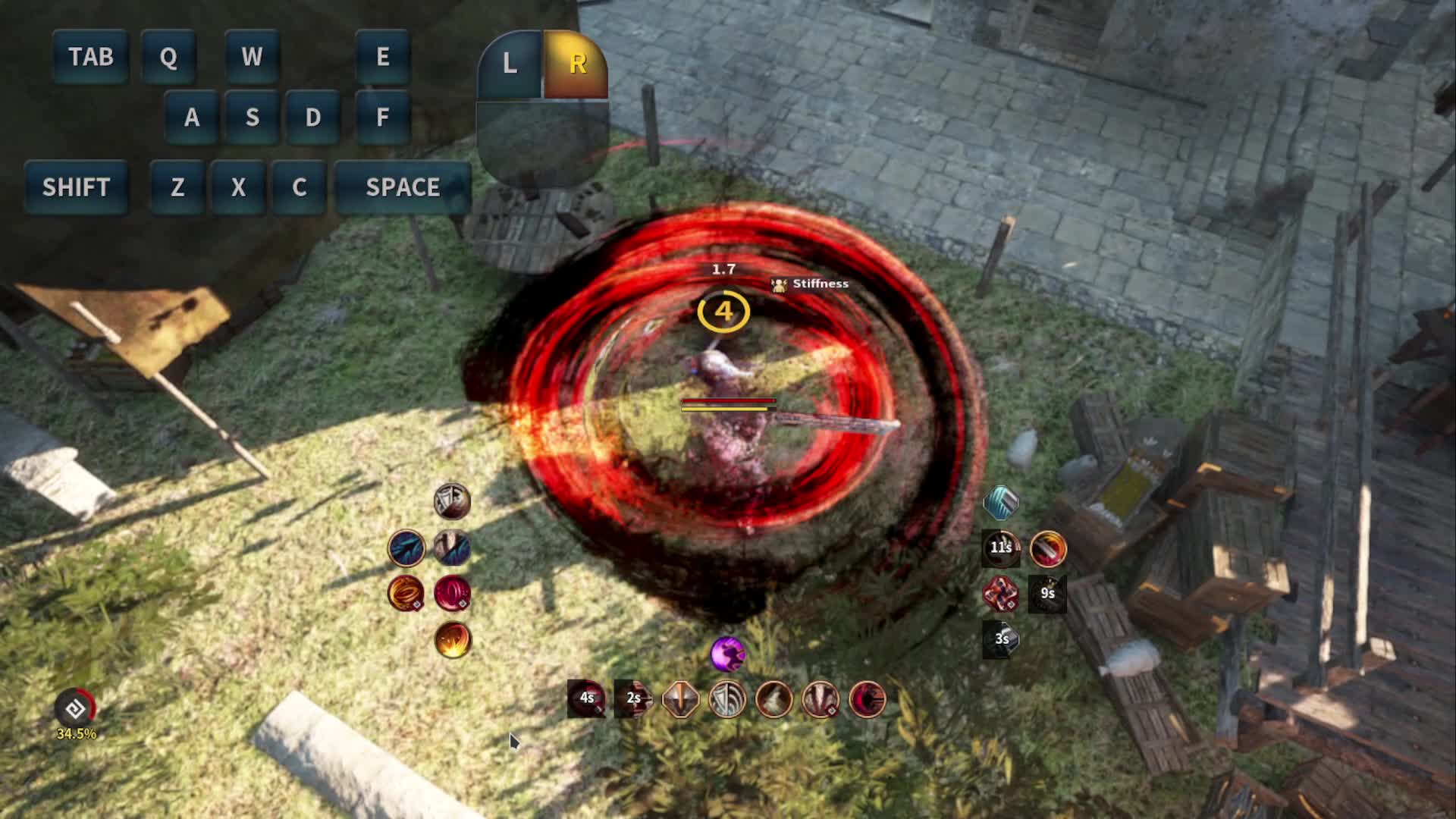Click the skill showing an 11s cooldown
This screenshot has height=819, width=1456.
pos(1001,548)
